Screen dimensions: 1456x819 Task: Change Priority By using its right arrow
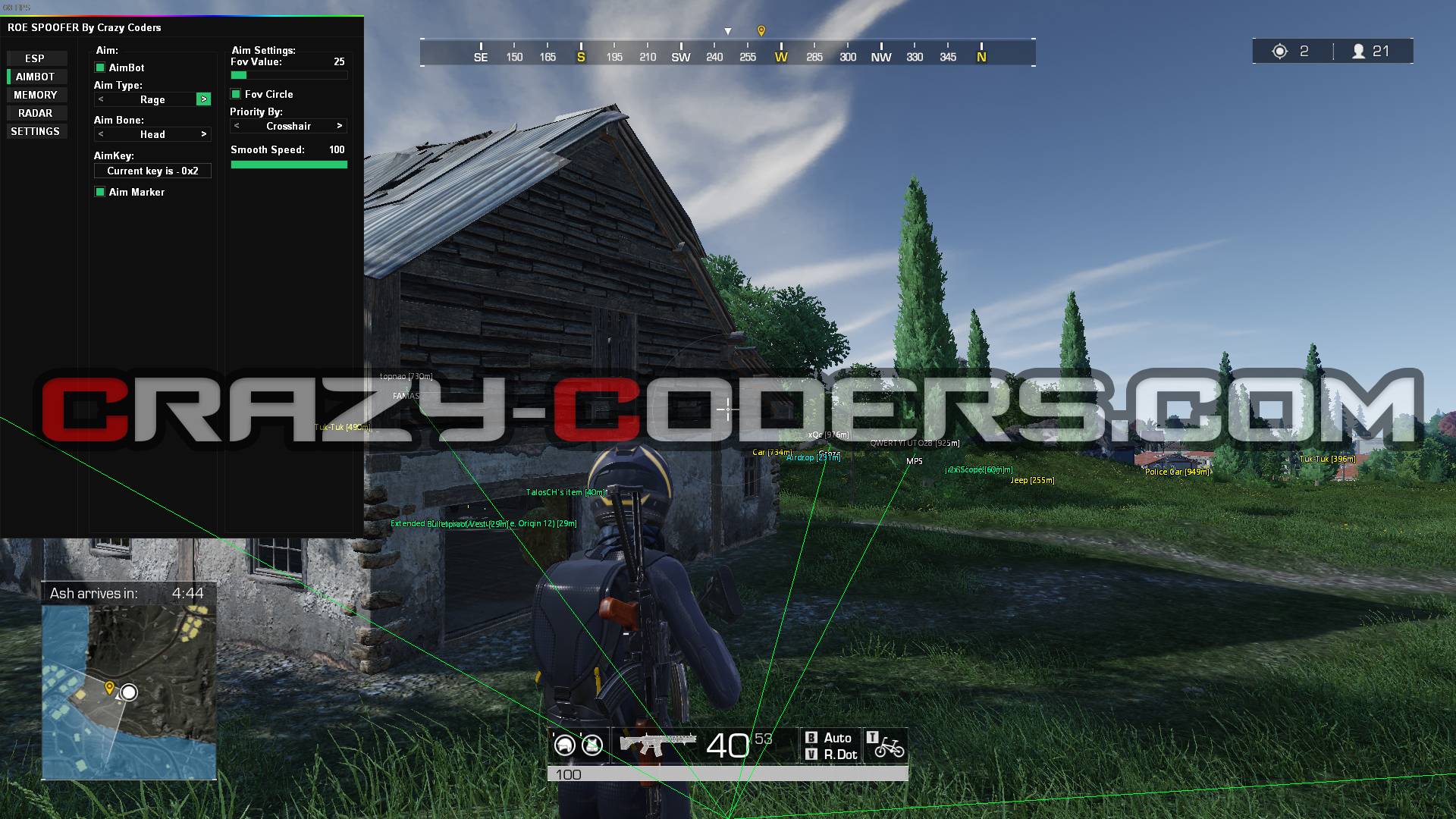[340, 126]
